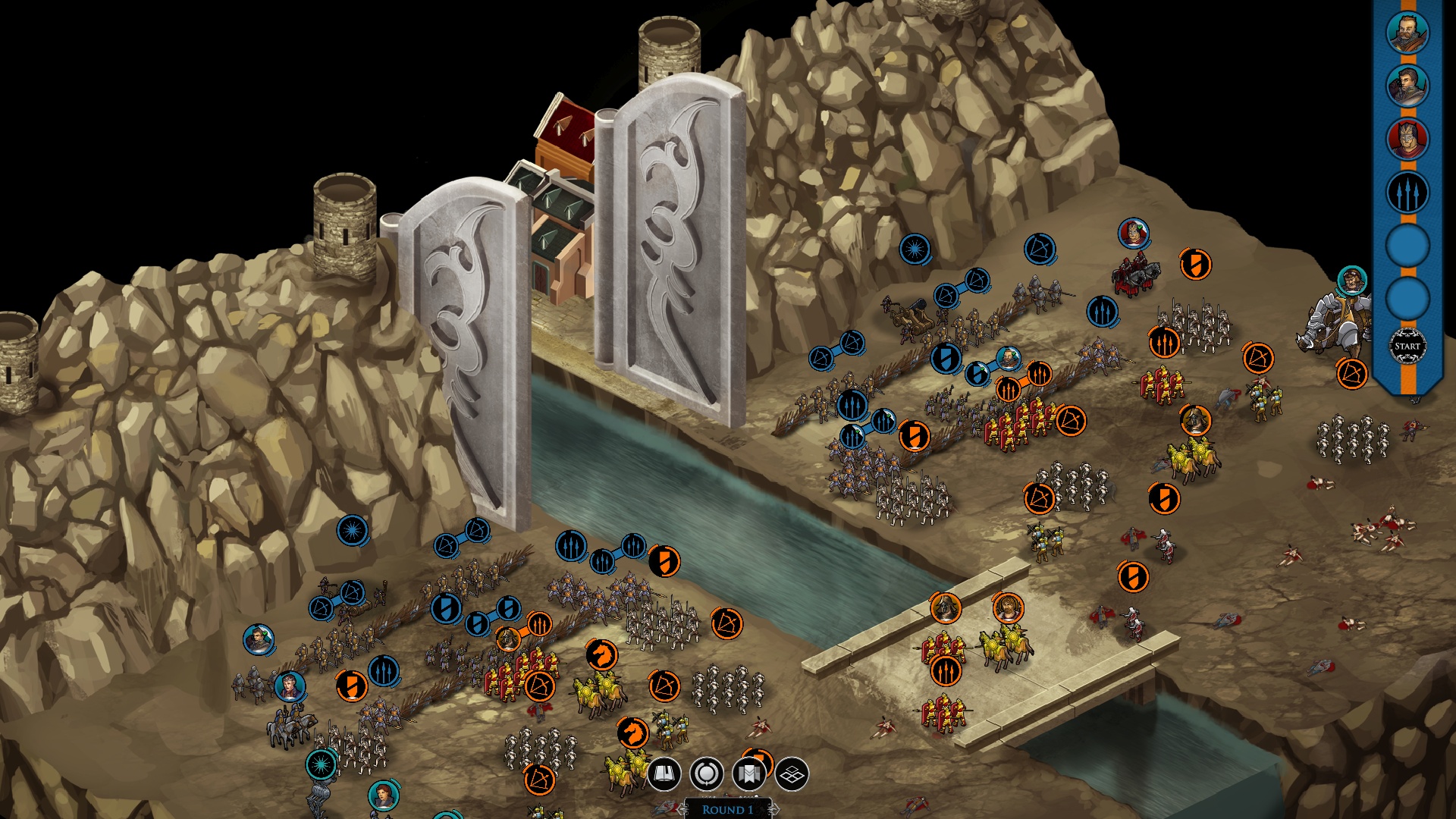Click the blue sun emblem marker on the left cliff
This screenshot has width=1456, height=819.
click(x=351, y=529)
